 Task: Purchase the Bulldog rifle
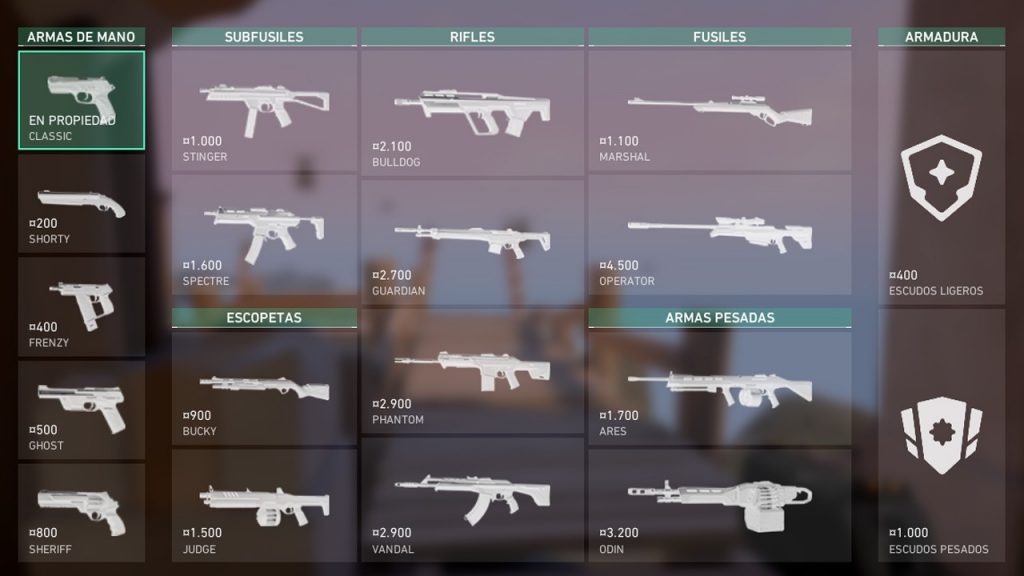pos(472,112)
